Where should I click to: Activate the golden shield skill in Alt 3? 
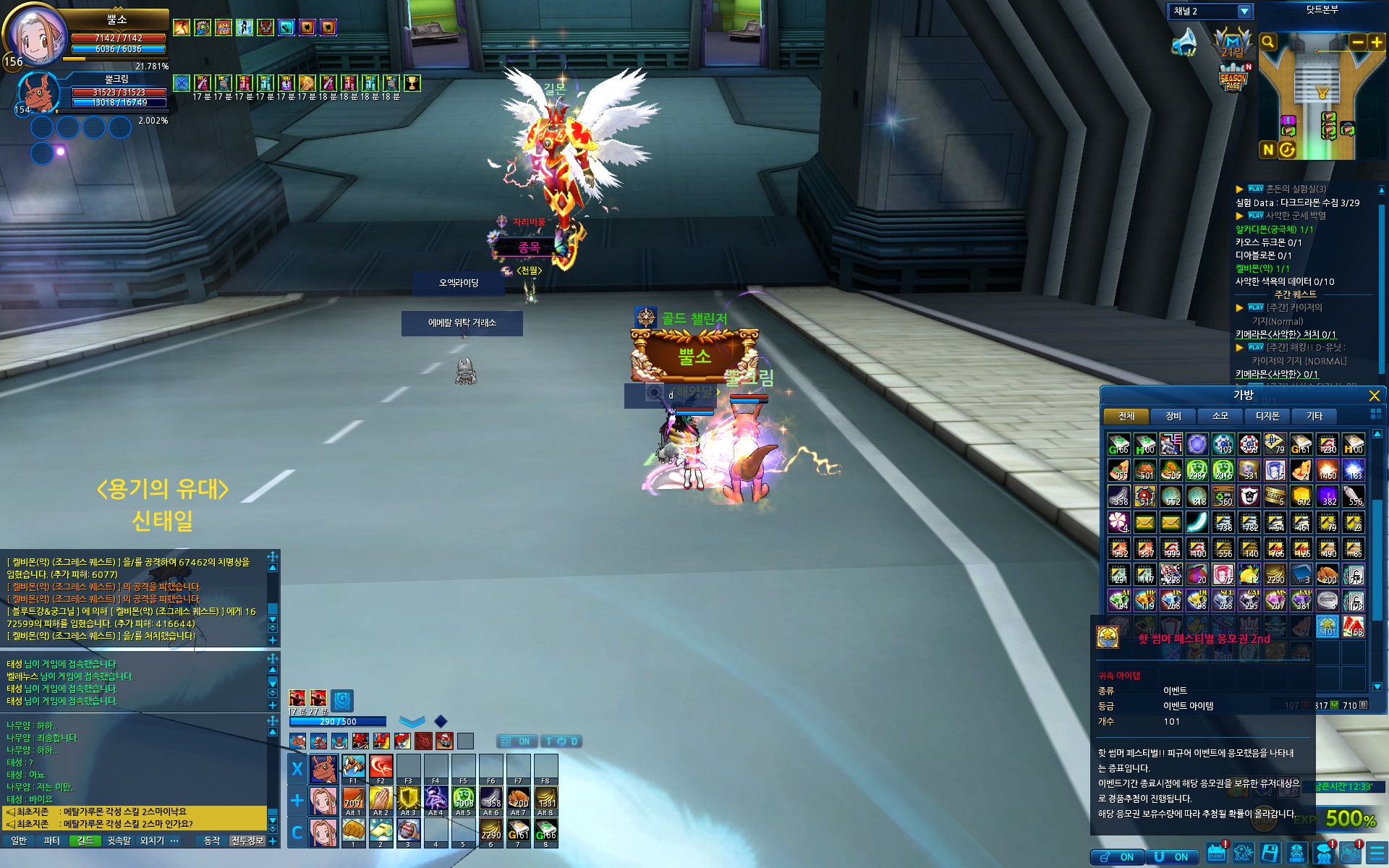408,799
